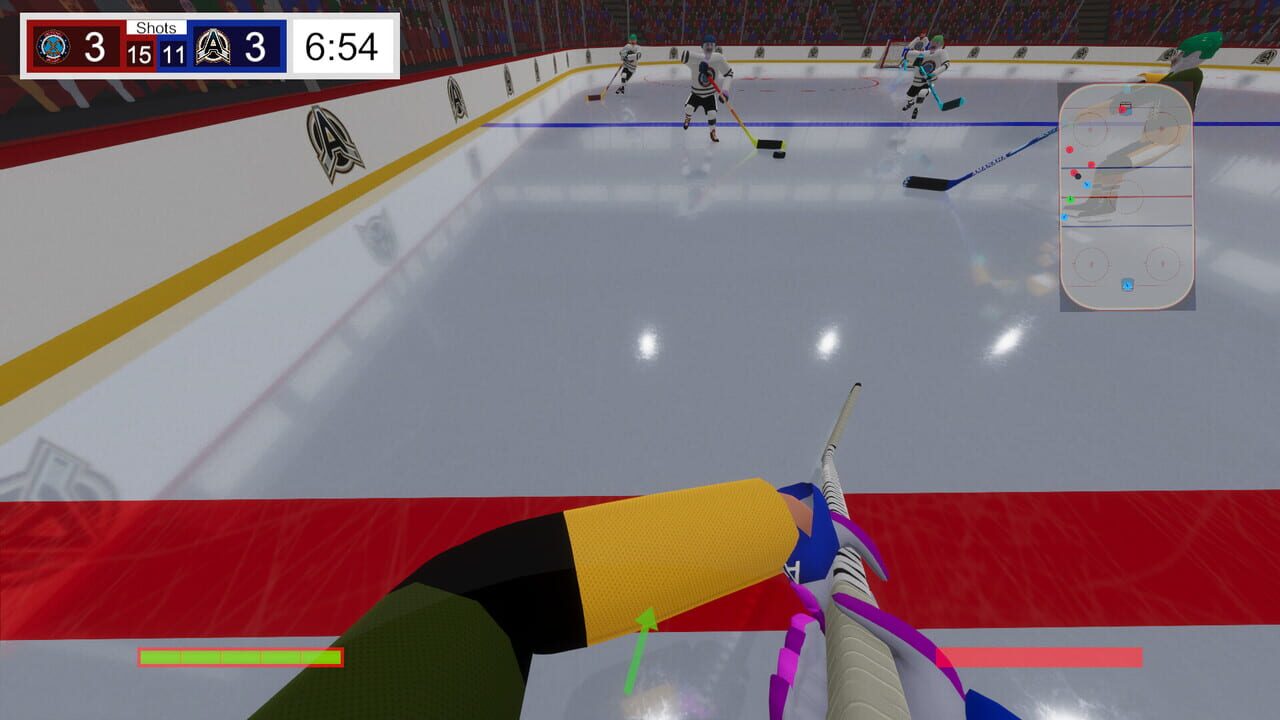Click the blue team's gold 'A' emblem

tap(214, 45)
